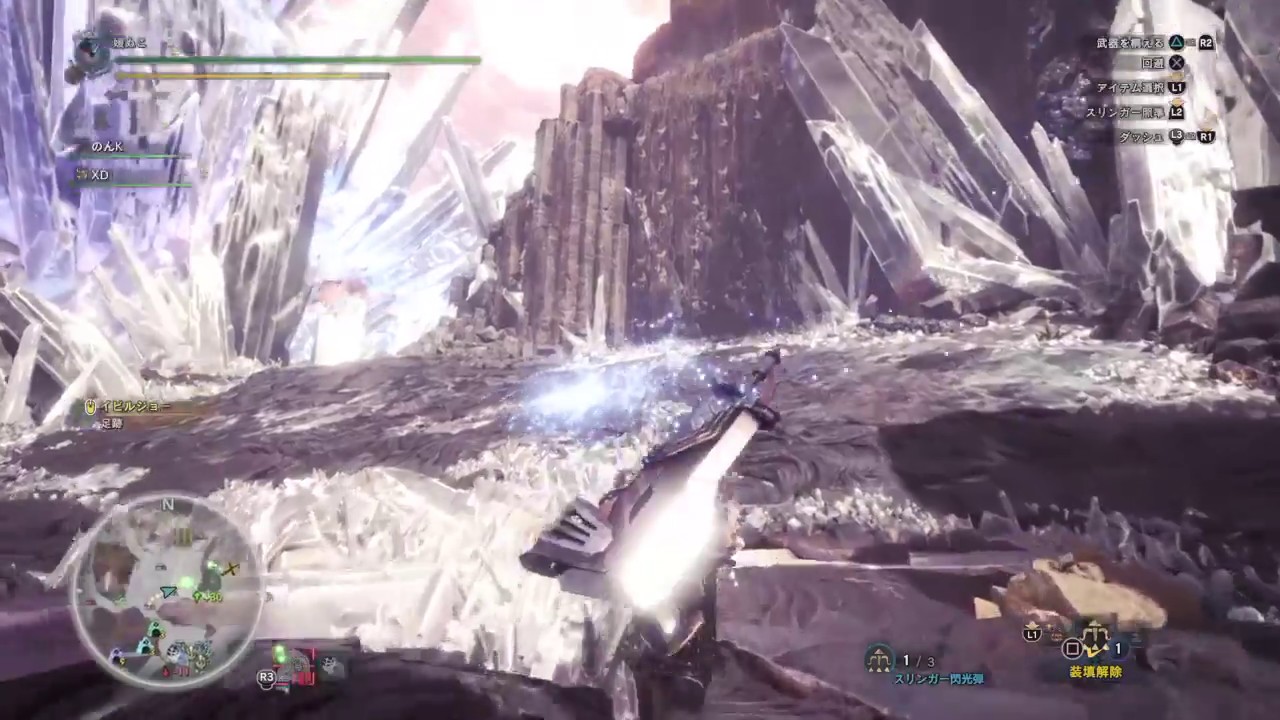This screenshot has height=720, width=1280.
Task: Select party member のんK in the list
Action: [107, 147]
